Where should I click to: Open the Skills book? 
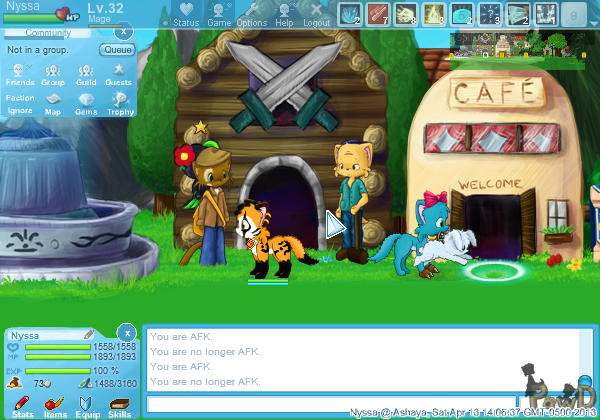pyautogui.click(x=119, y=405)
